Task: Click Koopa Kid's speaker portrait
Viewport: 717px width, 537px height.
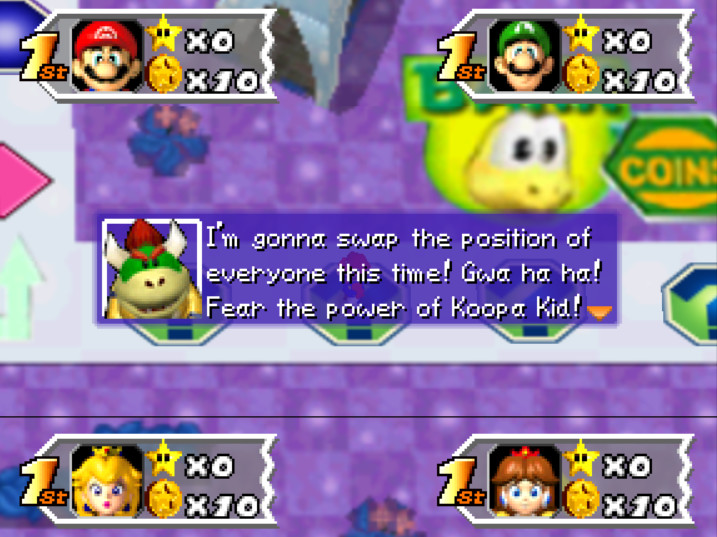Action: point(151,271)
